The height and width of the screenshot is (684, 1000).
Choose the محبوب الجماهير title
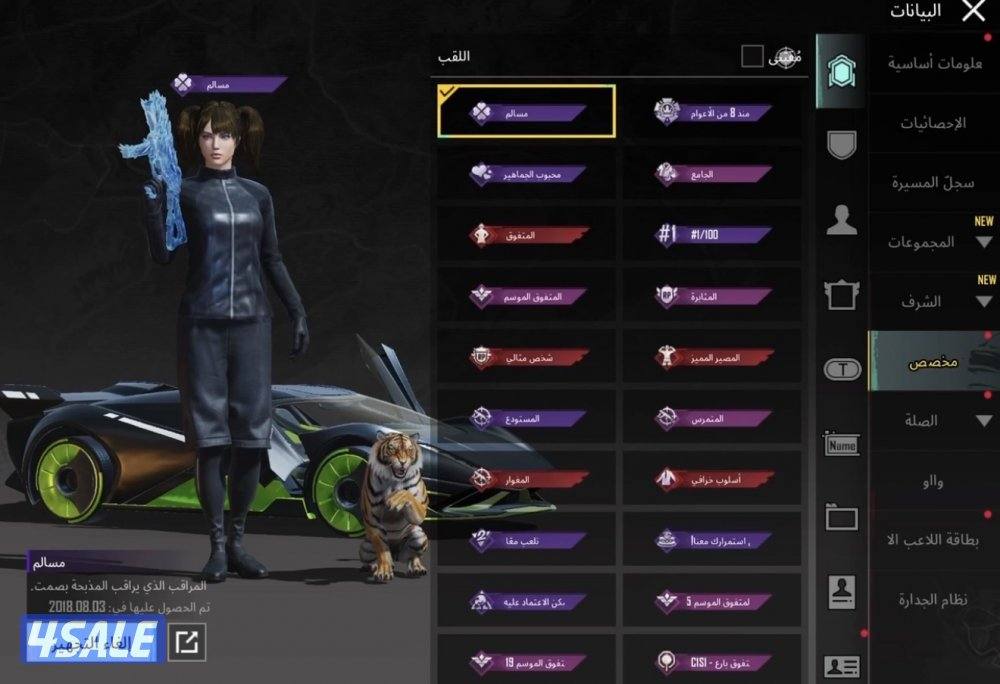(527, 173)
